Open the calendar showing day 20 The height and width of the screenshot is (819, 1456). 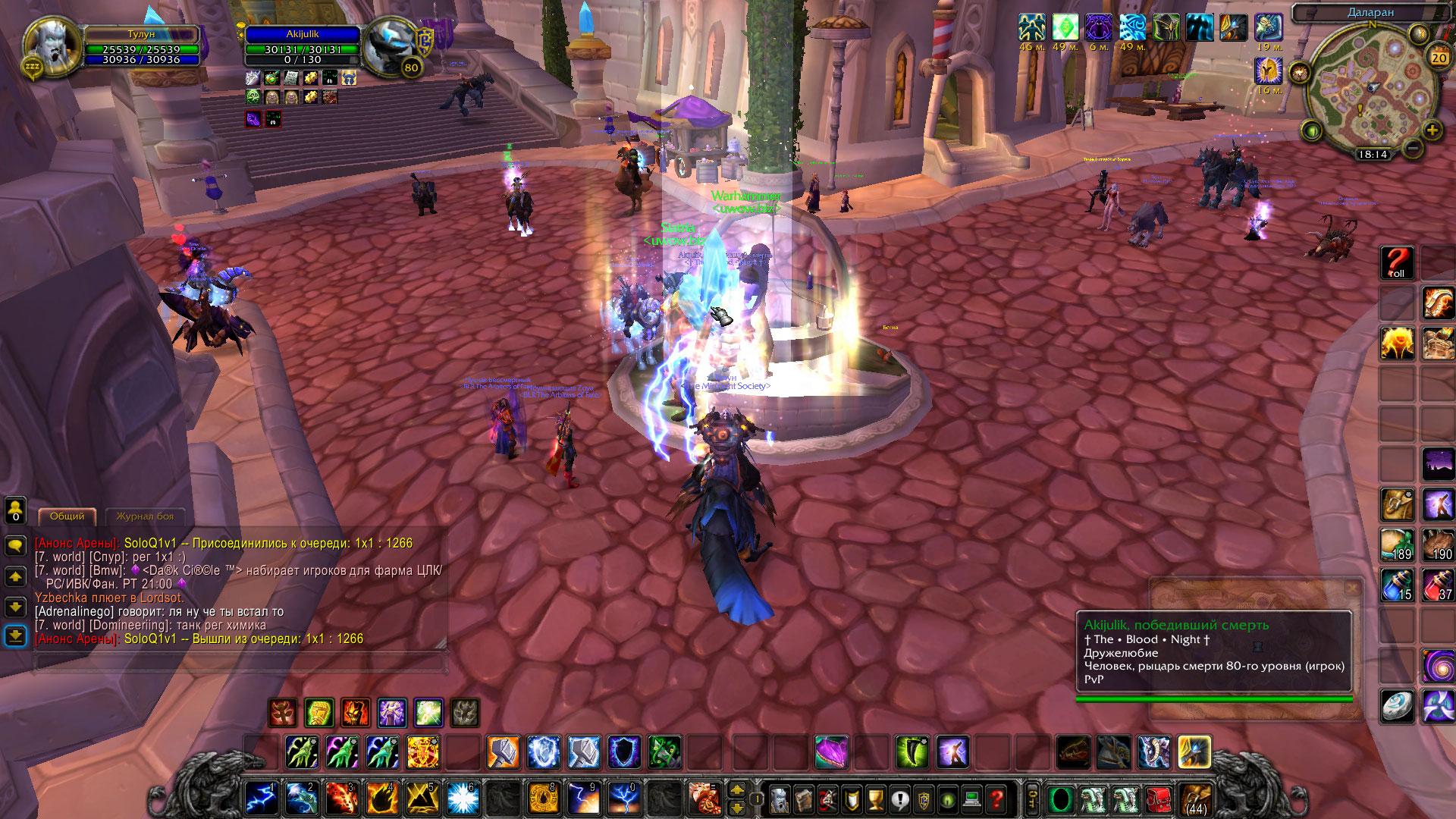point(1439,58)
